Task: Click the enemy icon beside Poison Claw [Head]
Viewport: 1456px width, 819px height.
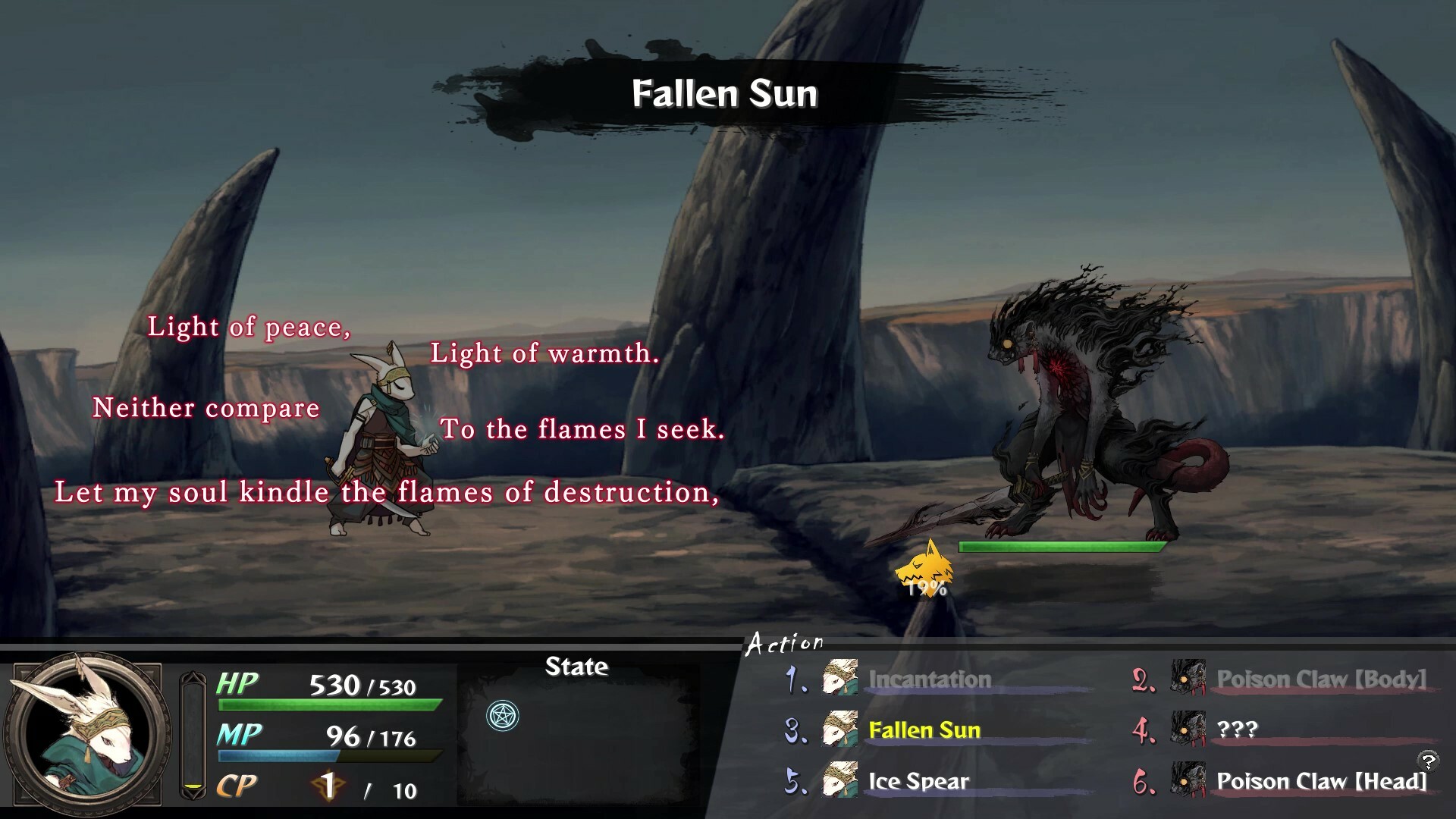Action: pos(1191,781)
